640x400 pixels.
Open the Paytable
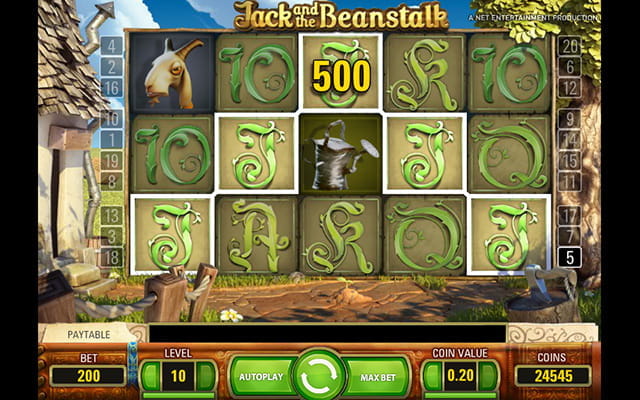(x=89, y=334)
